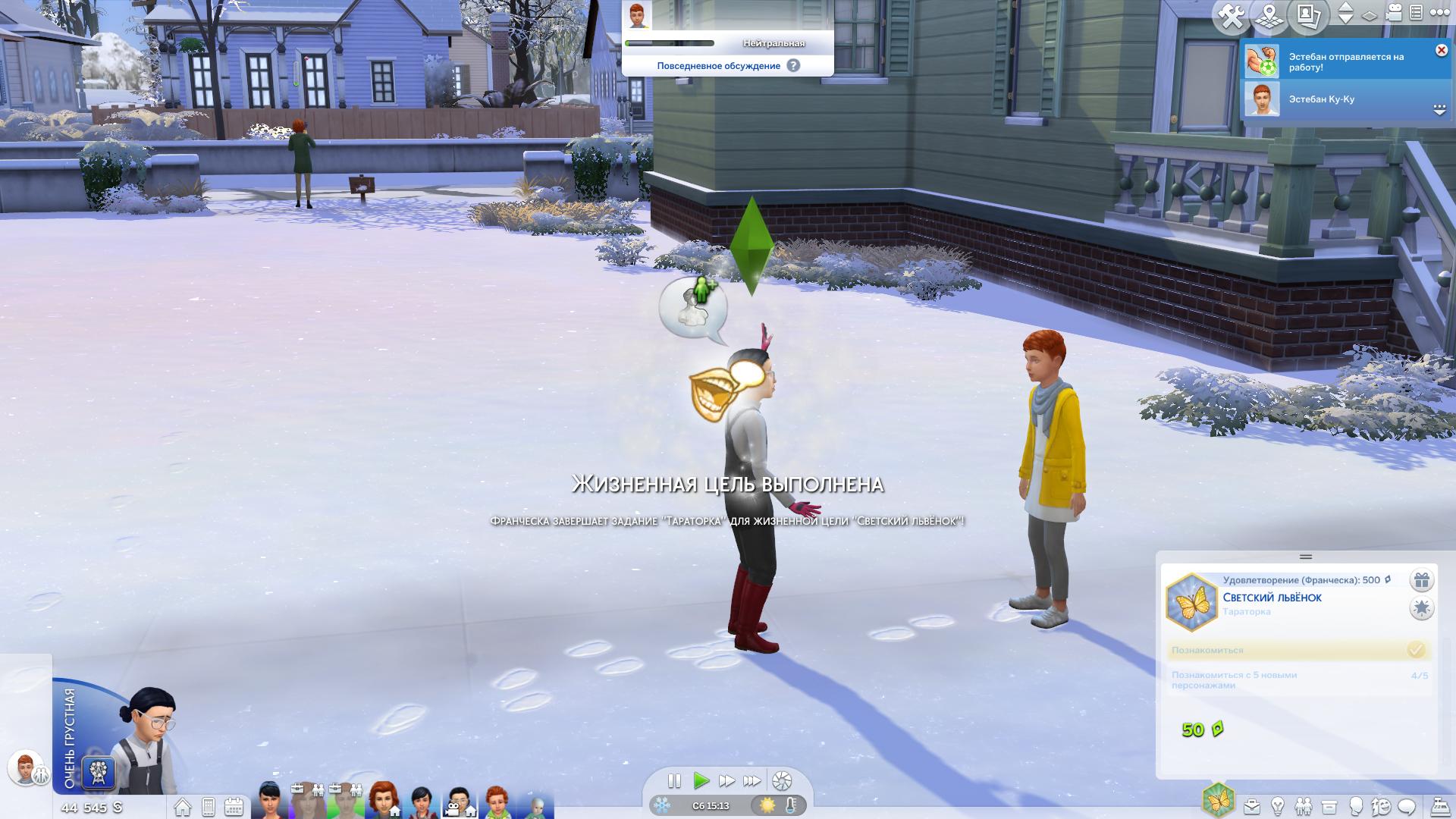Pause the game
The image size is (1456, 819).
point(673,780)
